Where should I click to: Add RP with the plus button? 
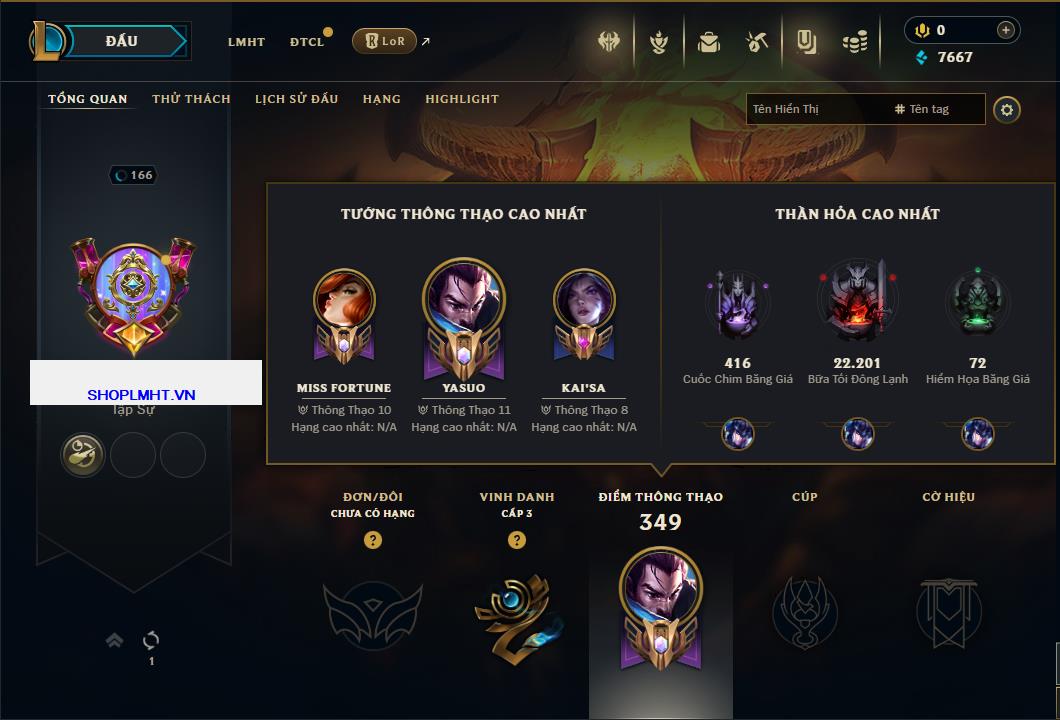pos(1006,30)
